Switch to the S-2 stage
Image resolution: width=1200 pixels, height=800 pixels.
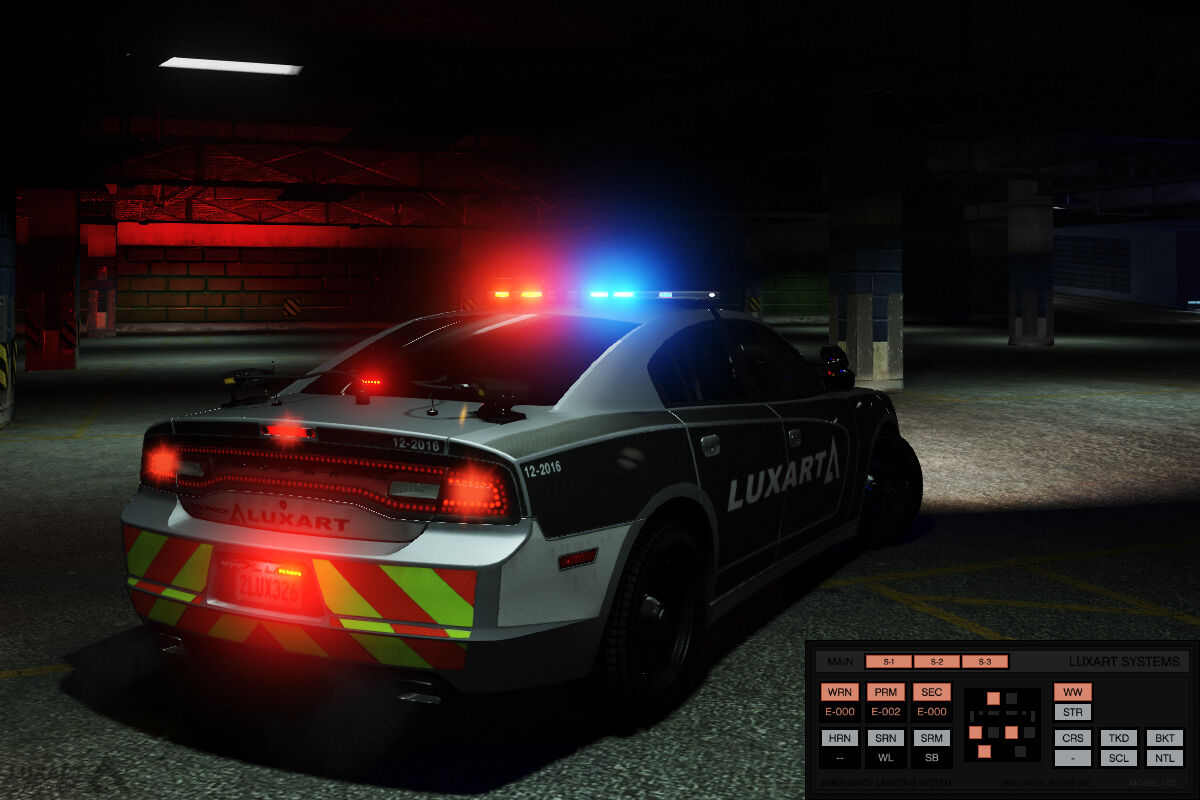(x=937, y=662)
